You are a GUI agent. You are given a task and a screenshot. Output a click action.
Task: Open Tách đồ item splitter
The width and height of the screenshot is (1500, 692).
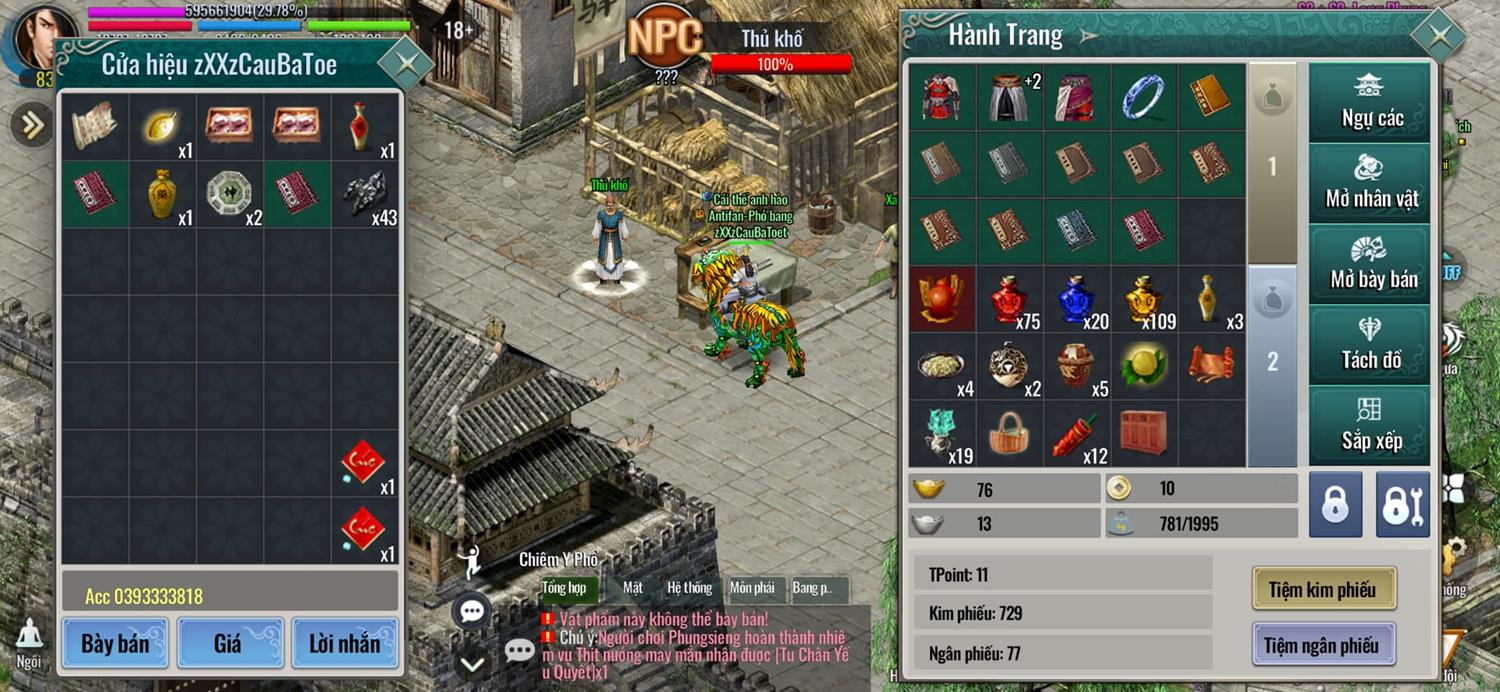(1371, 345)
